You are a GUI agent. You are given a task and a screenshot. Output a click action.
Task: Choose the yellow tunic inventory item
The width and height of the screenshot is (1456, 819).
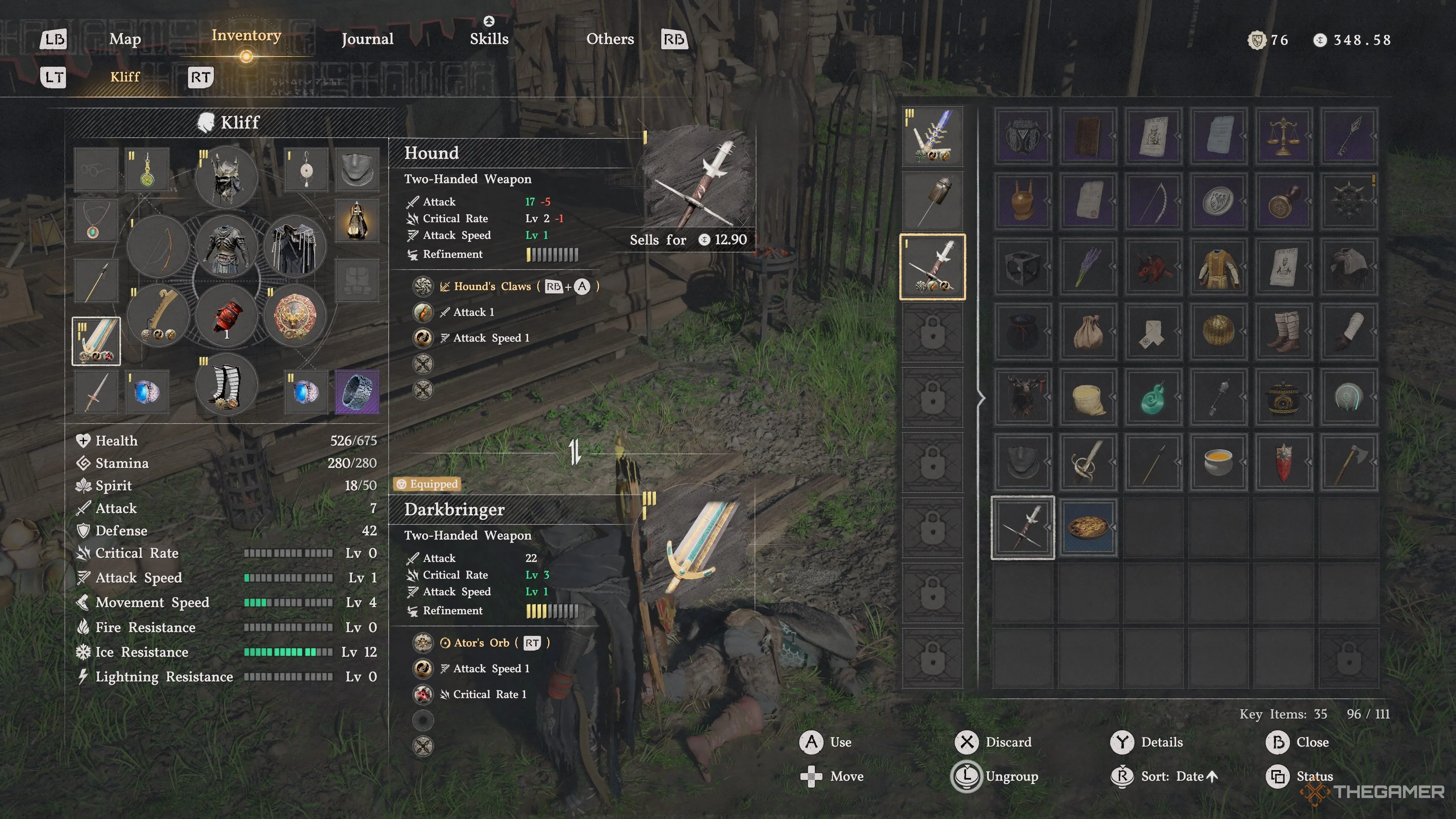[x=1218, y=266]
